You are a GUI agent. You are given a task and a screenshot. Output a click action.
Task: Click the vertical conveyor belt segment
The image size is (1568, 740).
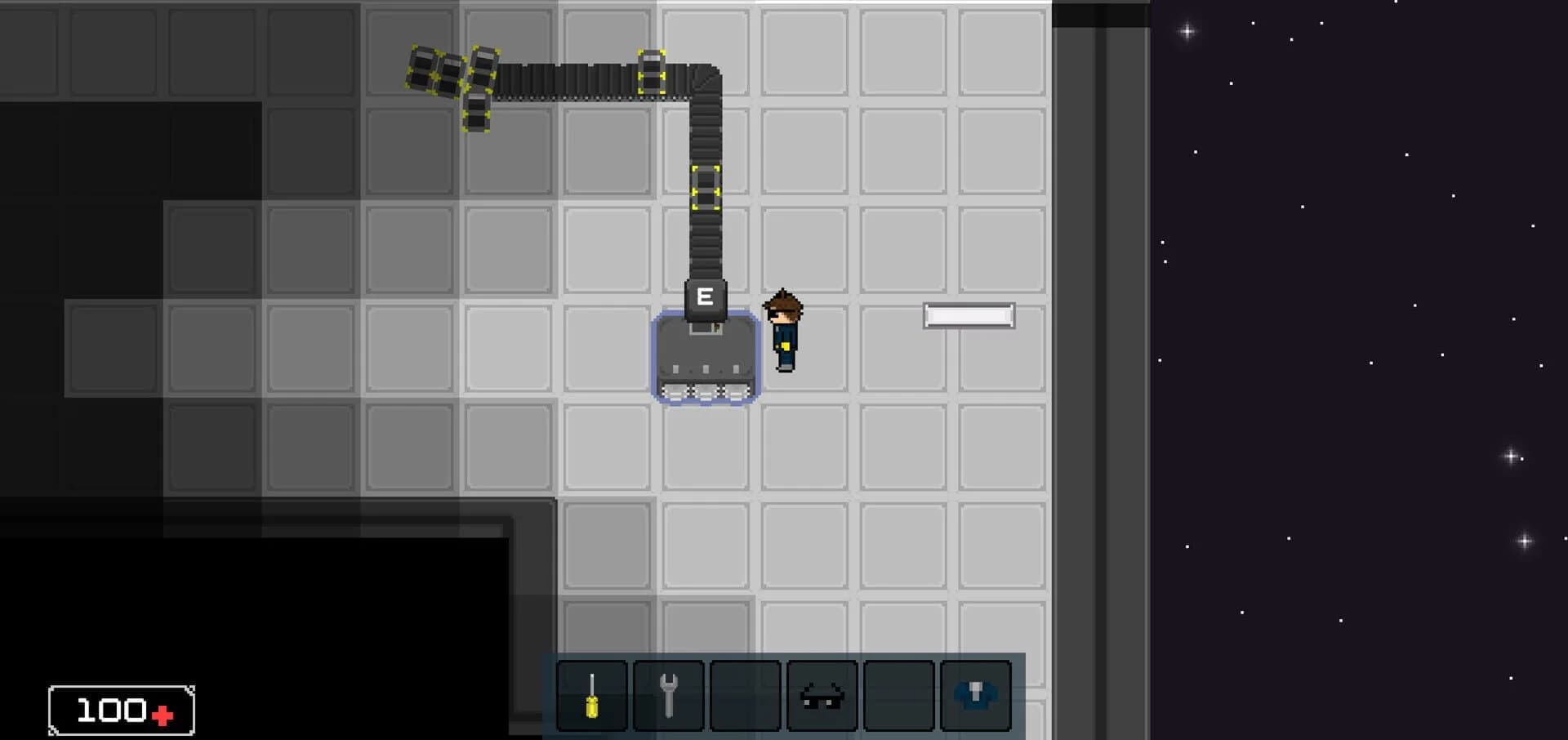click(706, 245)
